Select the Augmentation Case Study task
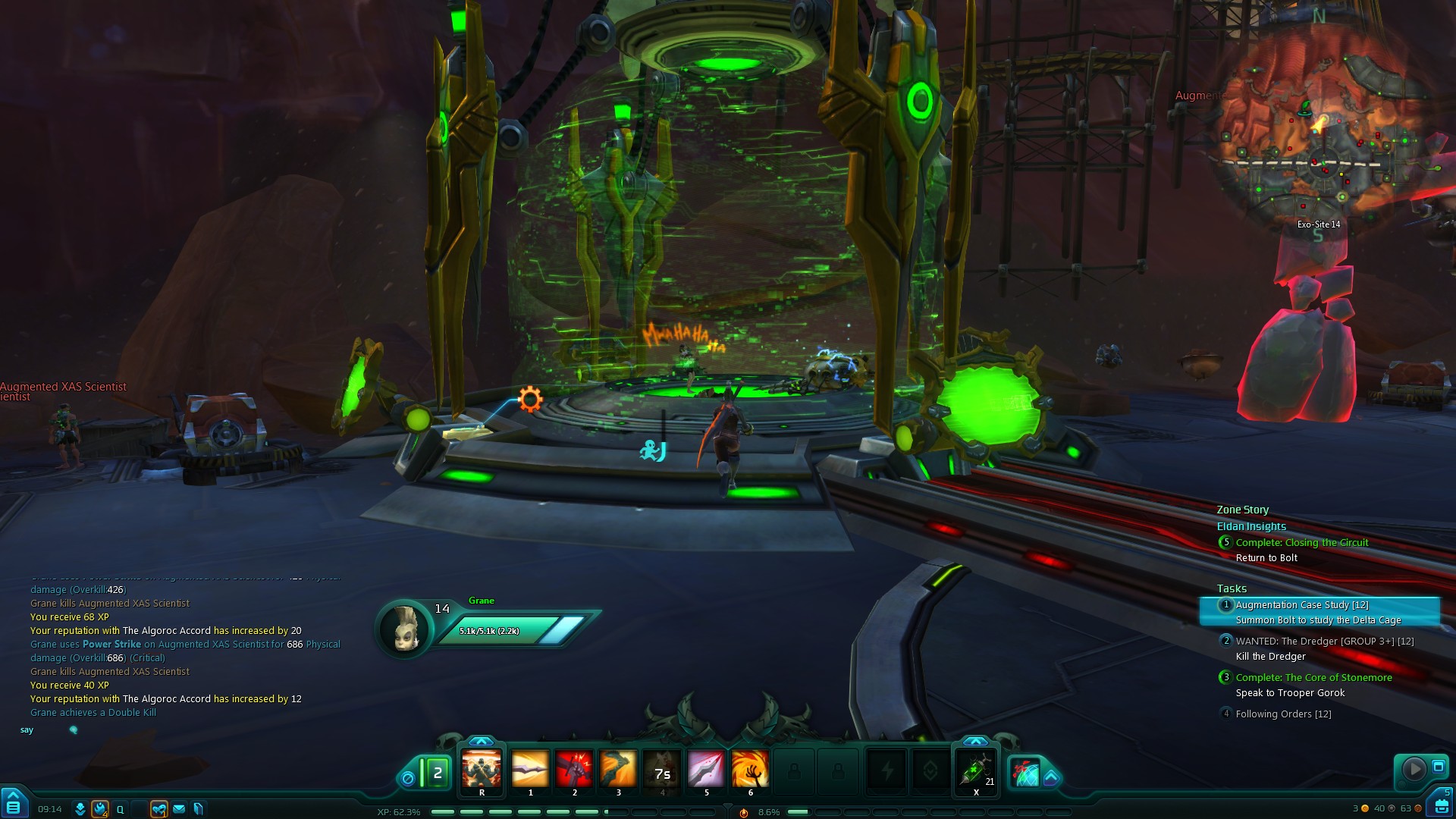The height and width of the screenshot is (819, 1456). [x=1301, y=605]
